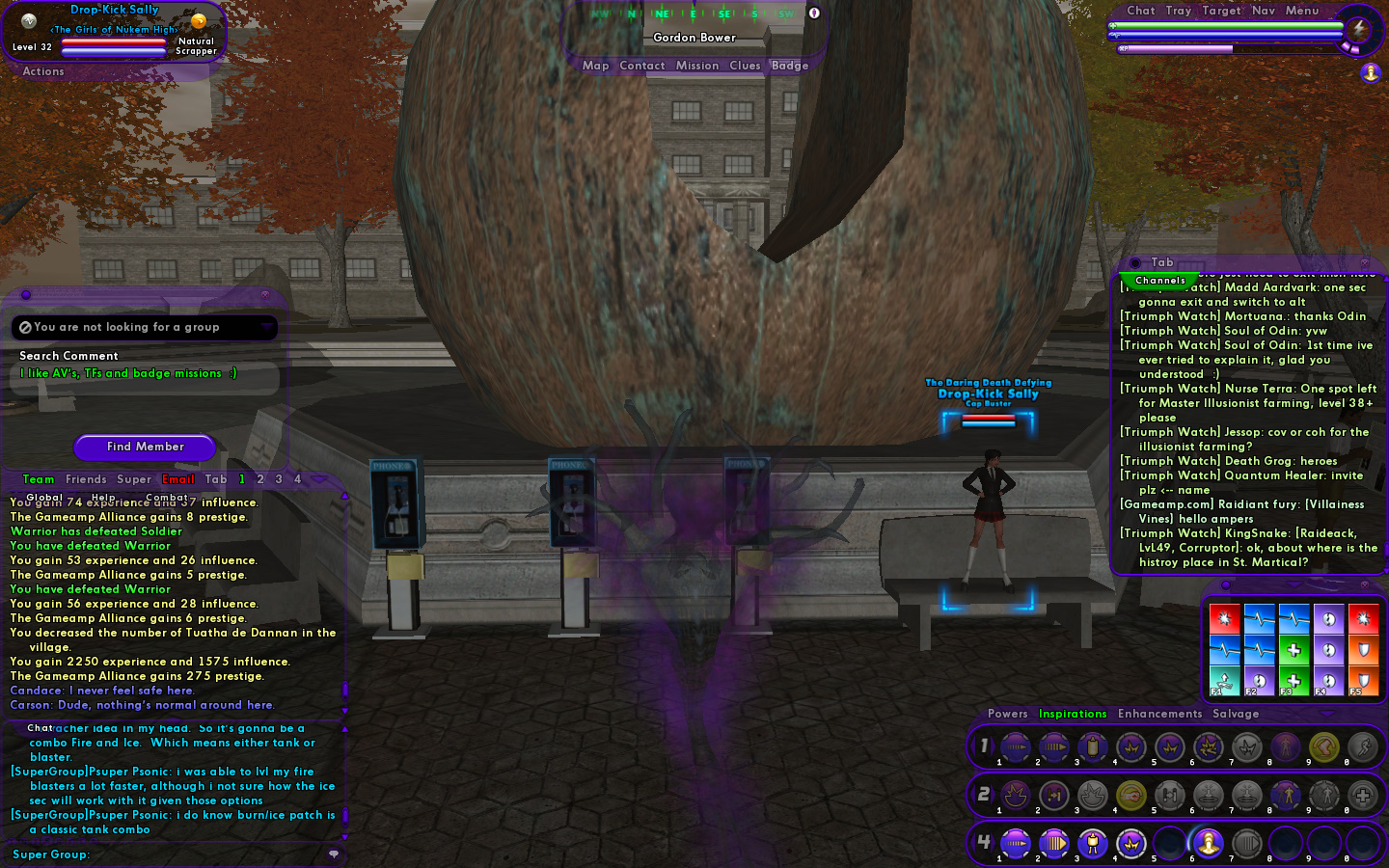Open the Enhancements tab

click(1159, 714)
